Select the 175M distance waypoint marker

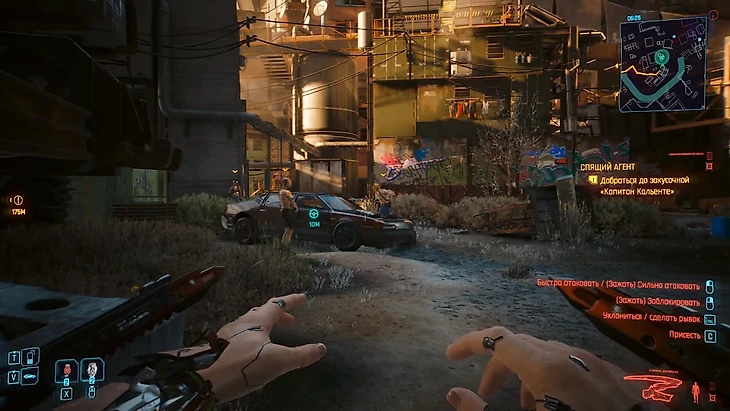coord(17,199)
